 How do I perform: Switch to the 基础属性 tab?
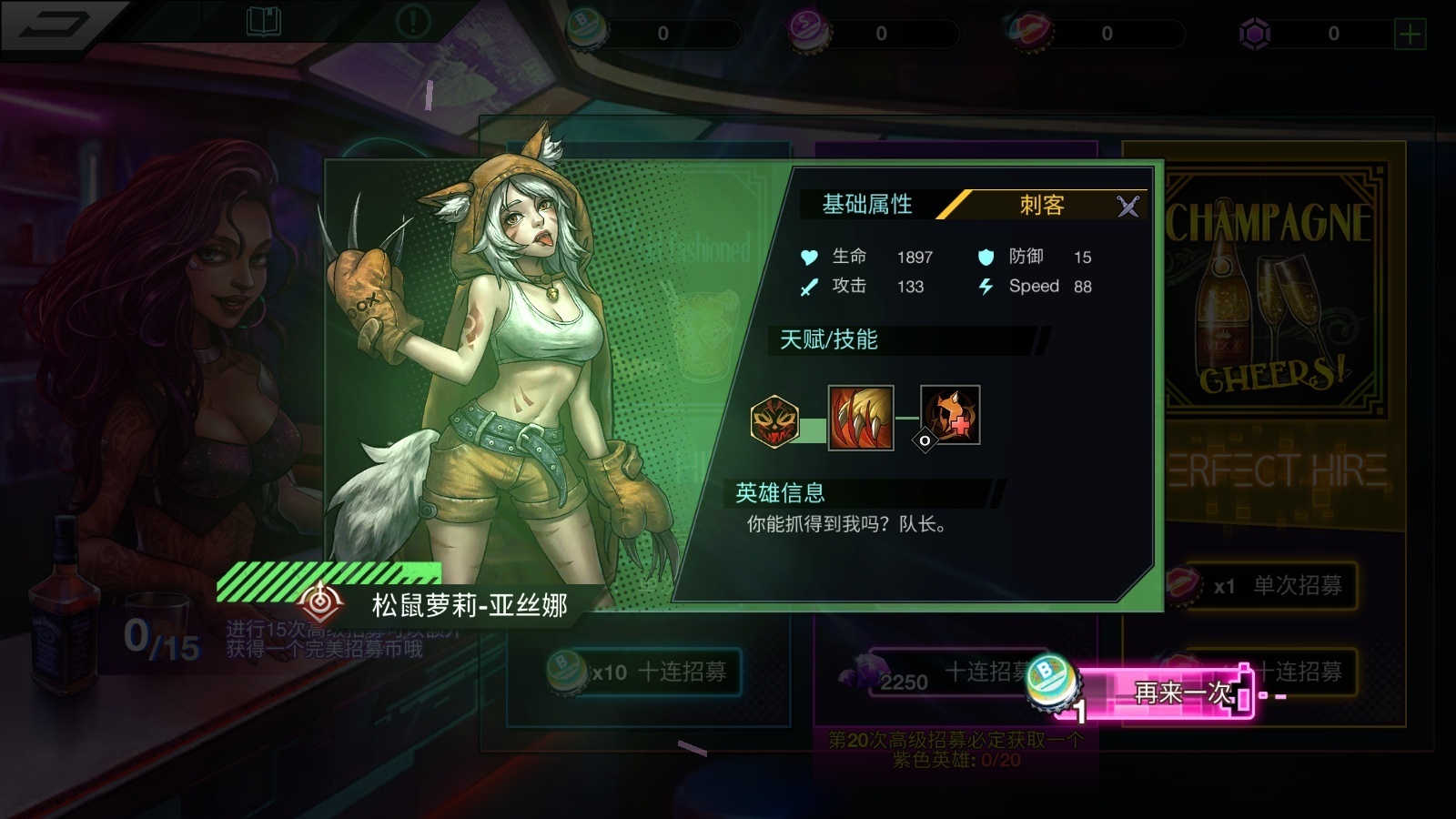(x=870, y=204)
